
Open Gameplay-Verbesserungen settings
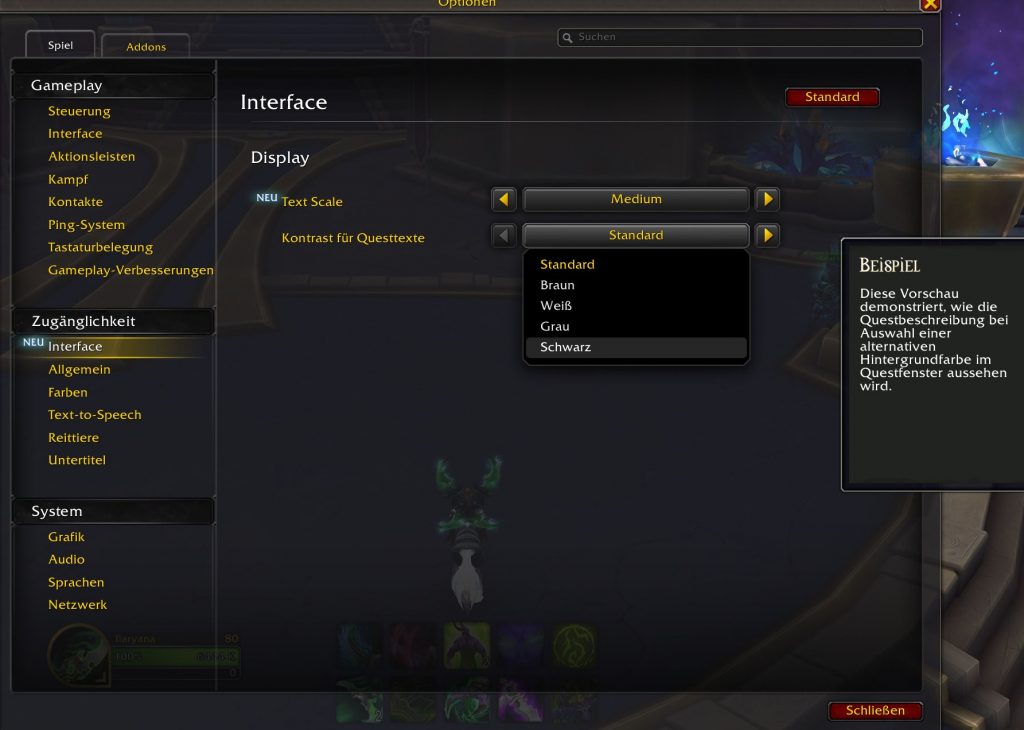click(x=130, y=270)
